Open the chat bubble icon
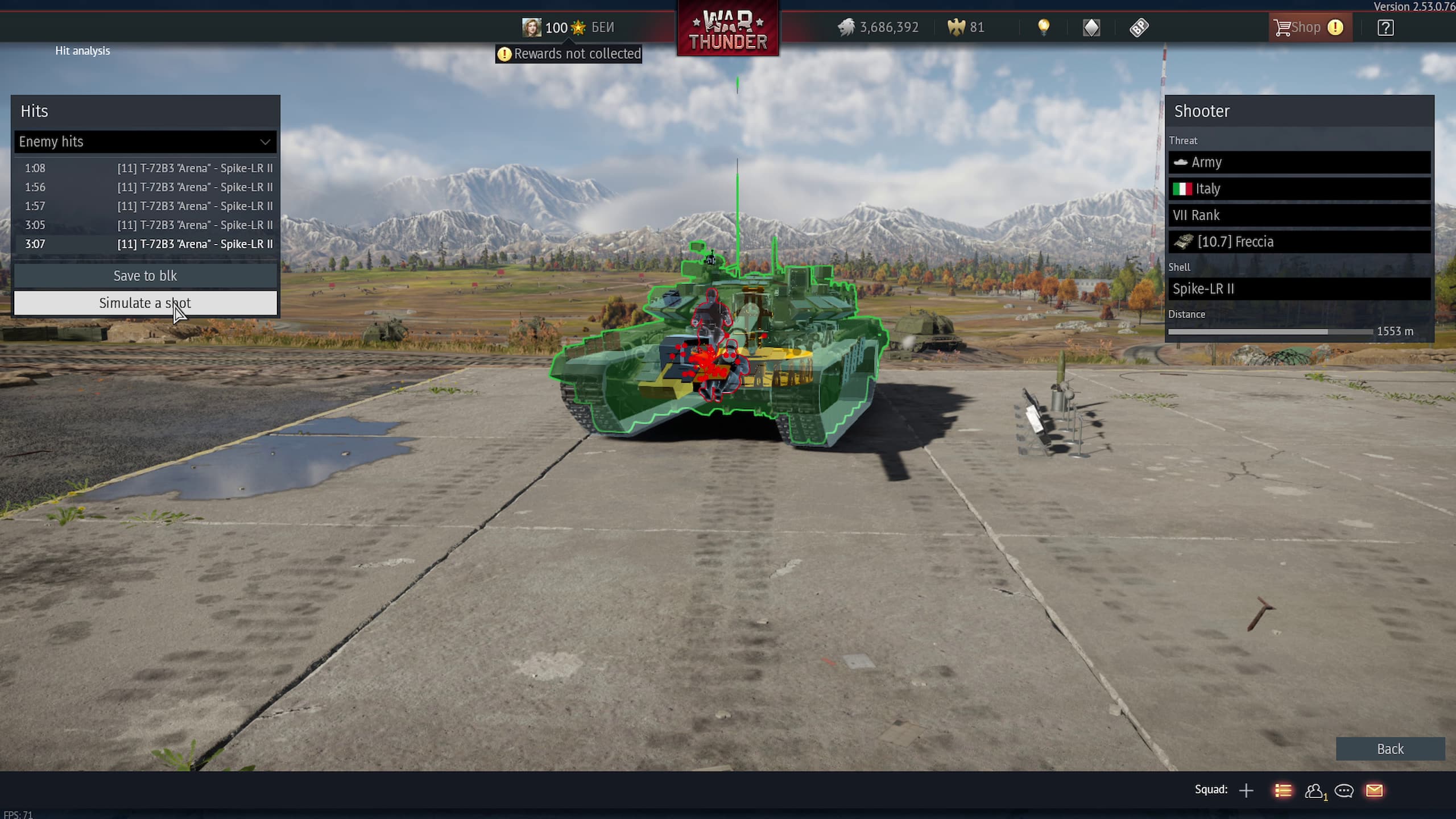Screen dimensions: 1456x819 pyautogui.click(x=1344, y=791)
